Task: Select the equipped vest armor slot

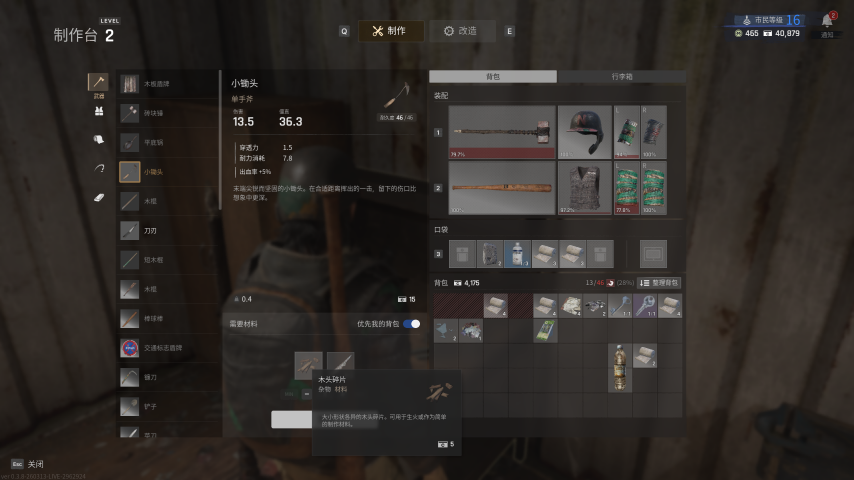Action: pos(584,188)
